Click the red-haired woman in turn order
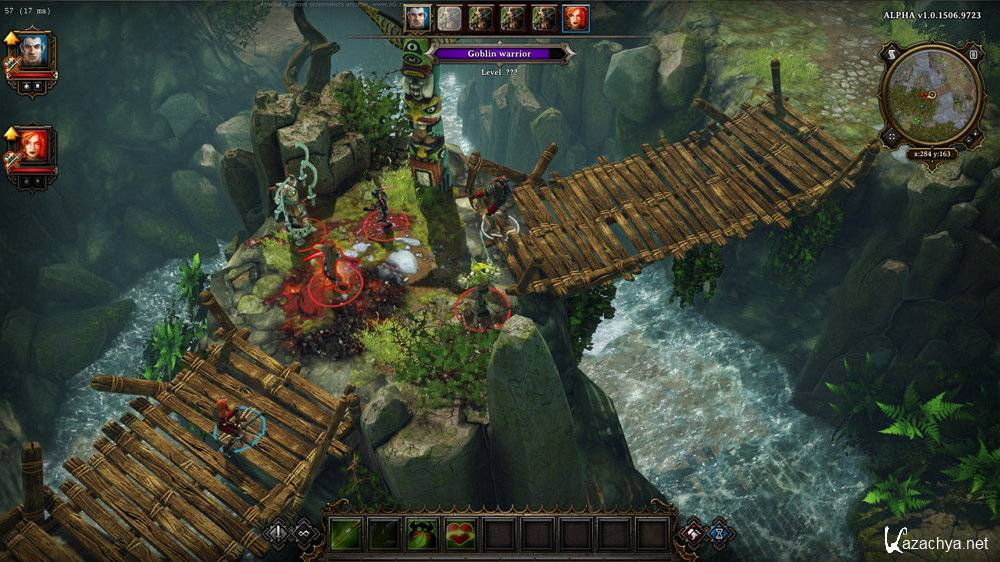Viewport: 1000px width, 562px height. pyautogui.click(x=575, y=18)
